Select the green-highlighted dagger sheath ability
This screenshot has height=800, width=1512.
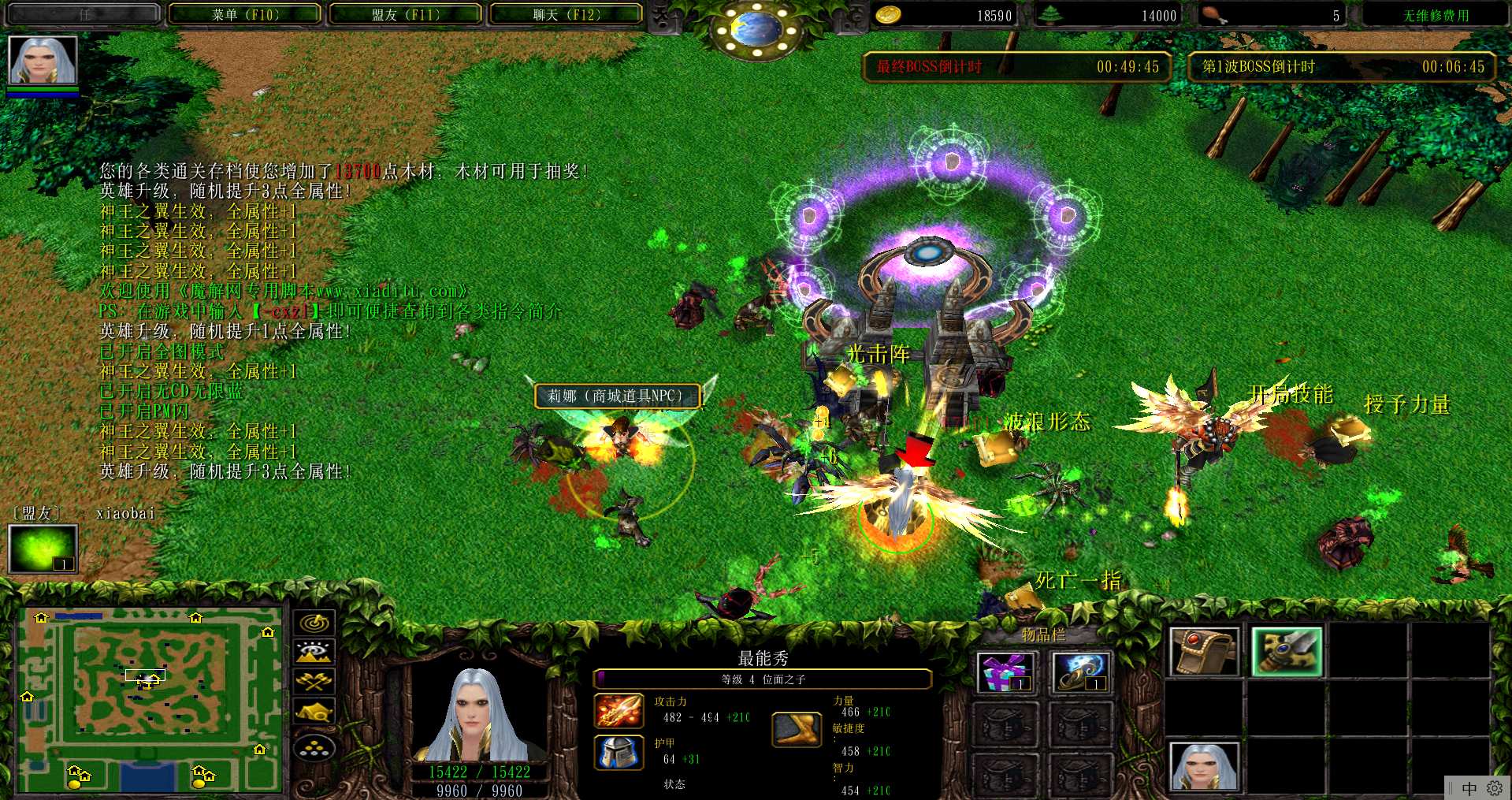click(1286, 652)
